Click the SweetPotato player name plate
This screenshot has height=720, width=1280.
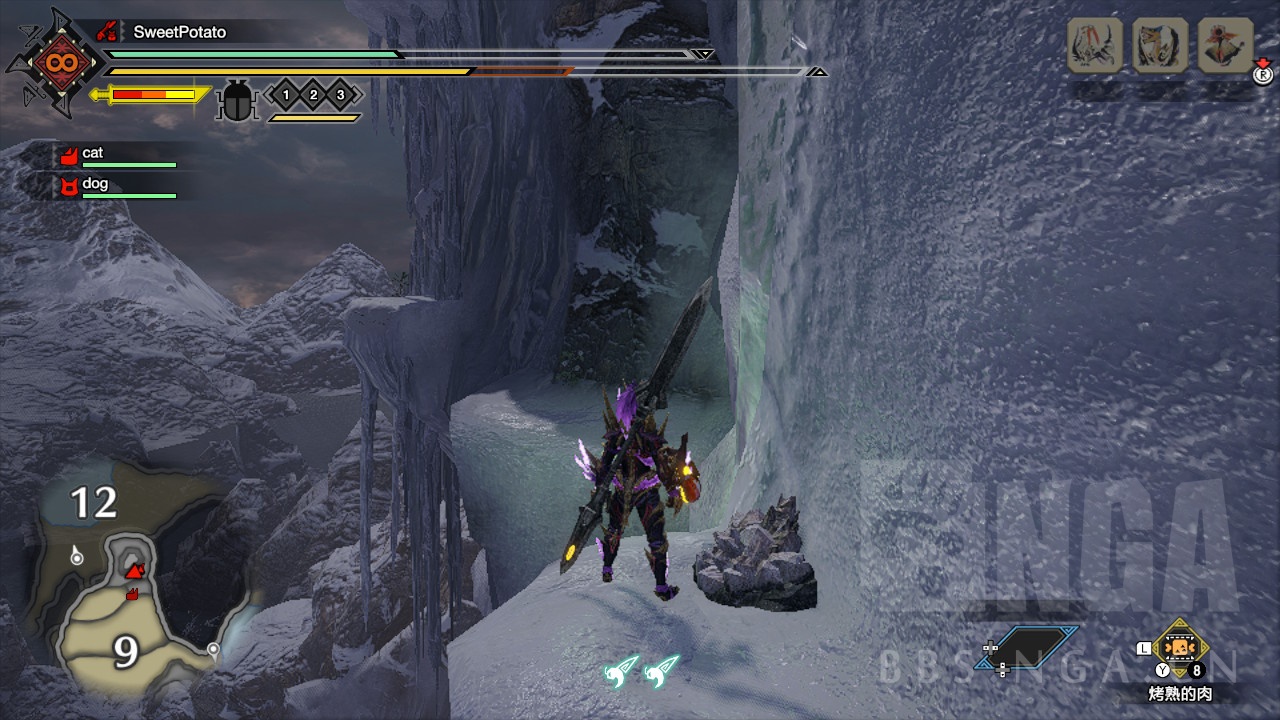pos(179,32)
